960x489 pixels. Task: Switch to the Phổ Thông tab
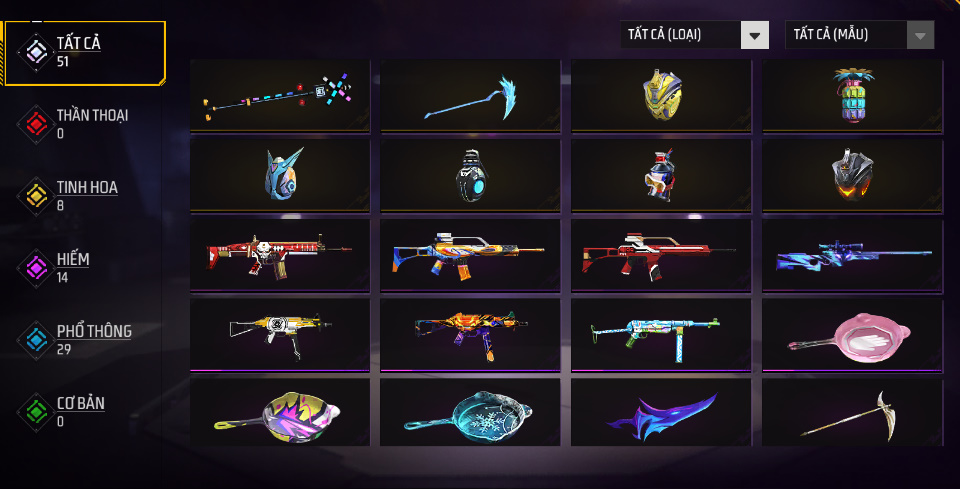pos(84,339)
